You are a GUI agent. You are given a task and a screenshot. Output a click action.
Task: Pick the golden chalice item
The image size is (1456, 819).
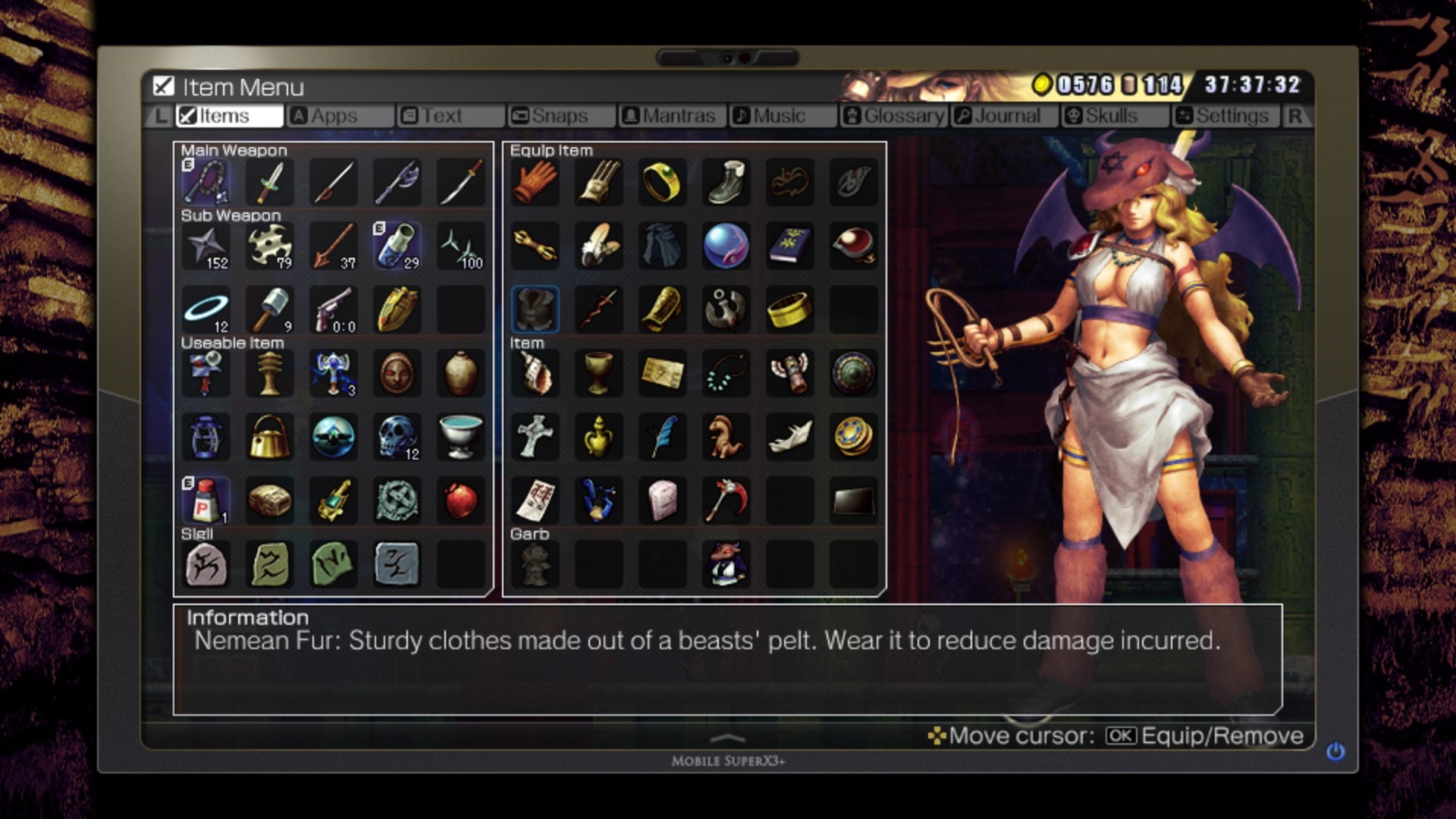(x=598, y=373)
